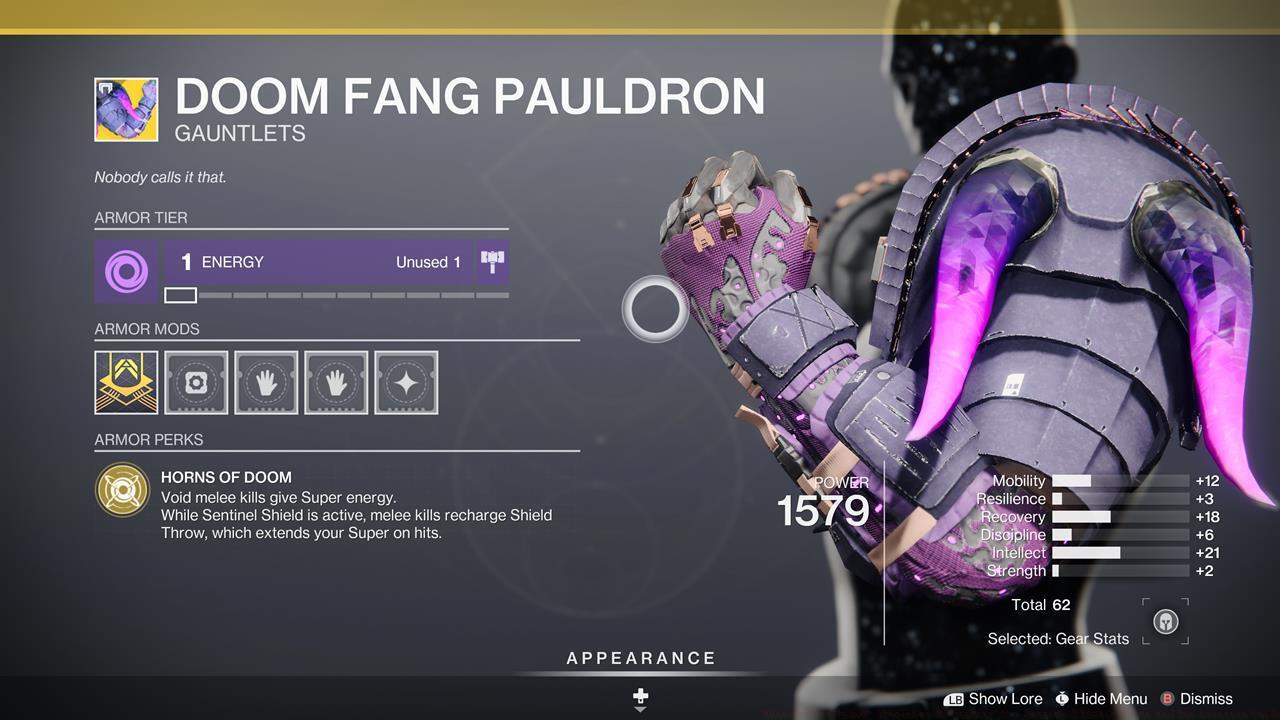Expand the Appearance section
Screen dimensions: 1280x720
click(x=641, y=658)
